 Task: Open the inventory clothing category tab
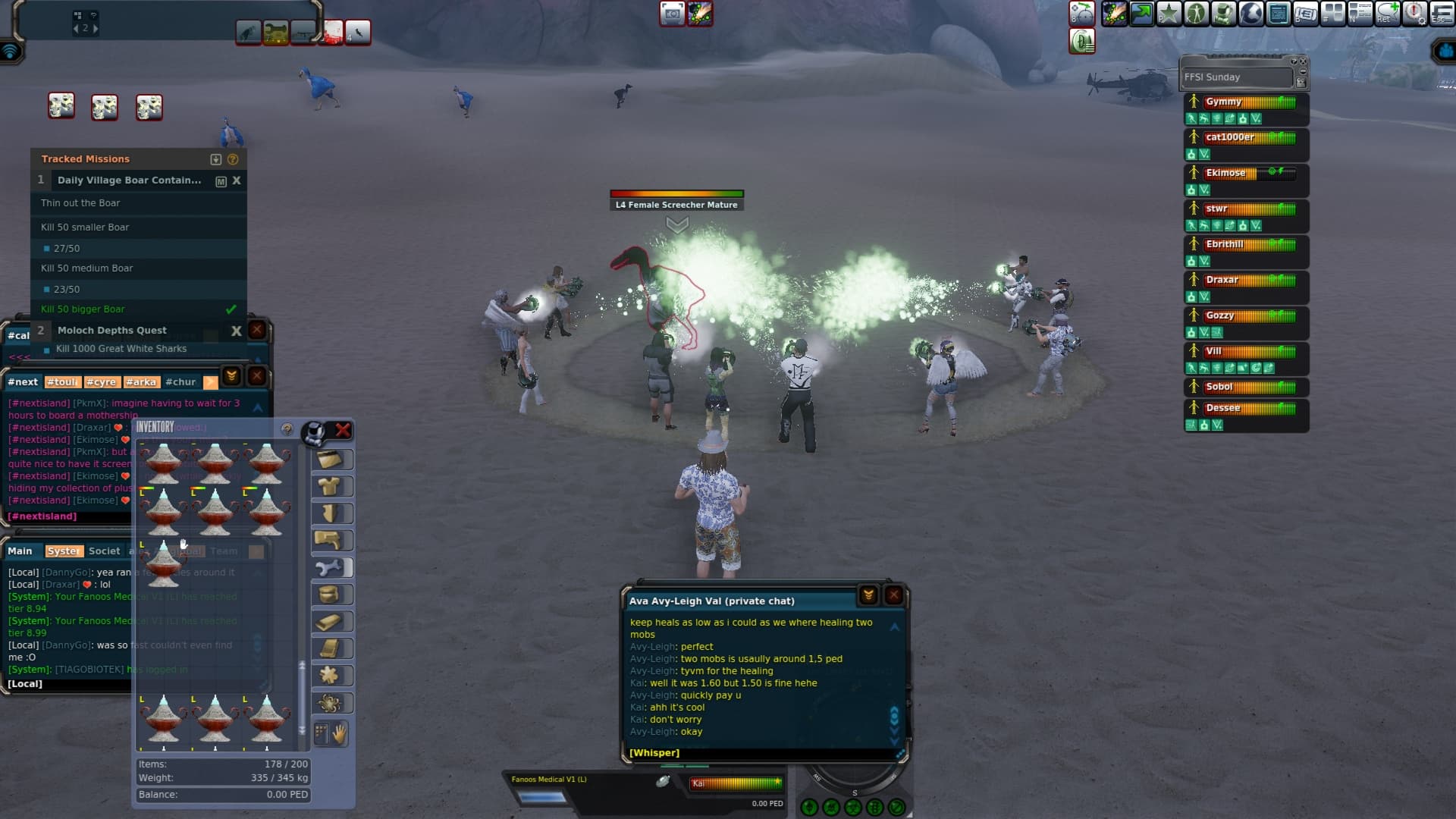click(331, 487)
